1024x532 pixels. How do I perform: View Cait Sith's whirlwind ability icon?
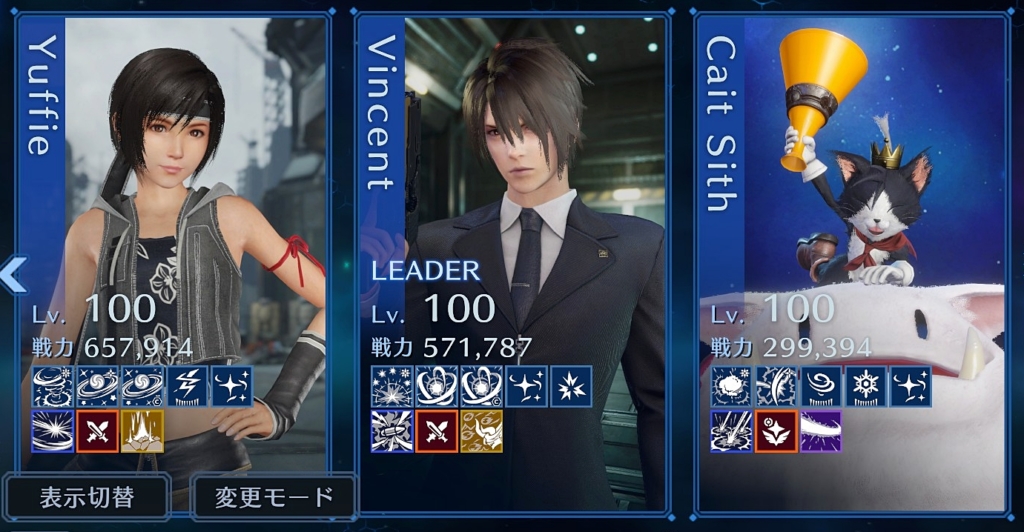tap(820, 386)
